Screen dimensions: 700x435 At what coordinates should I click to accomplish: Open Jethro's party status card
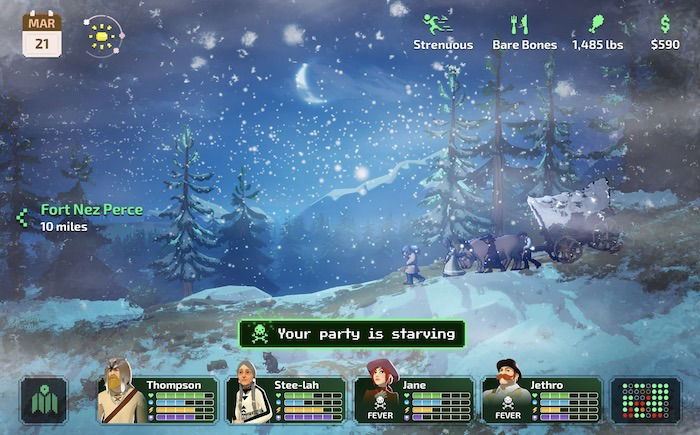pos(541,400)
